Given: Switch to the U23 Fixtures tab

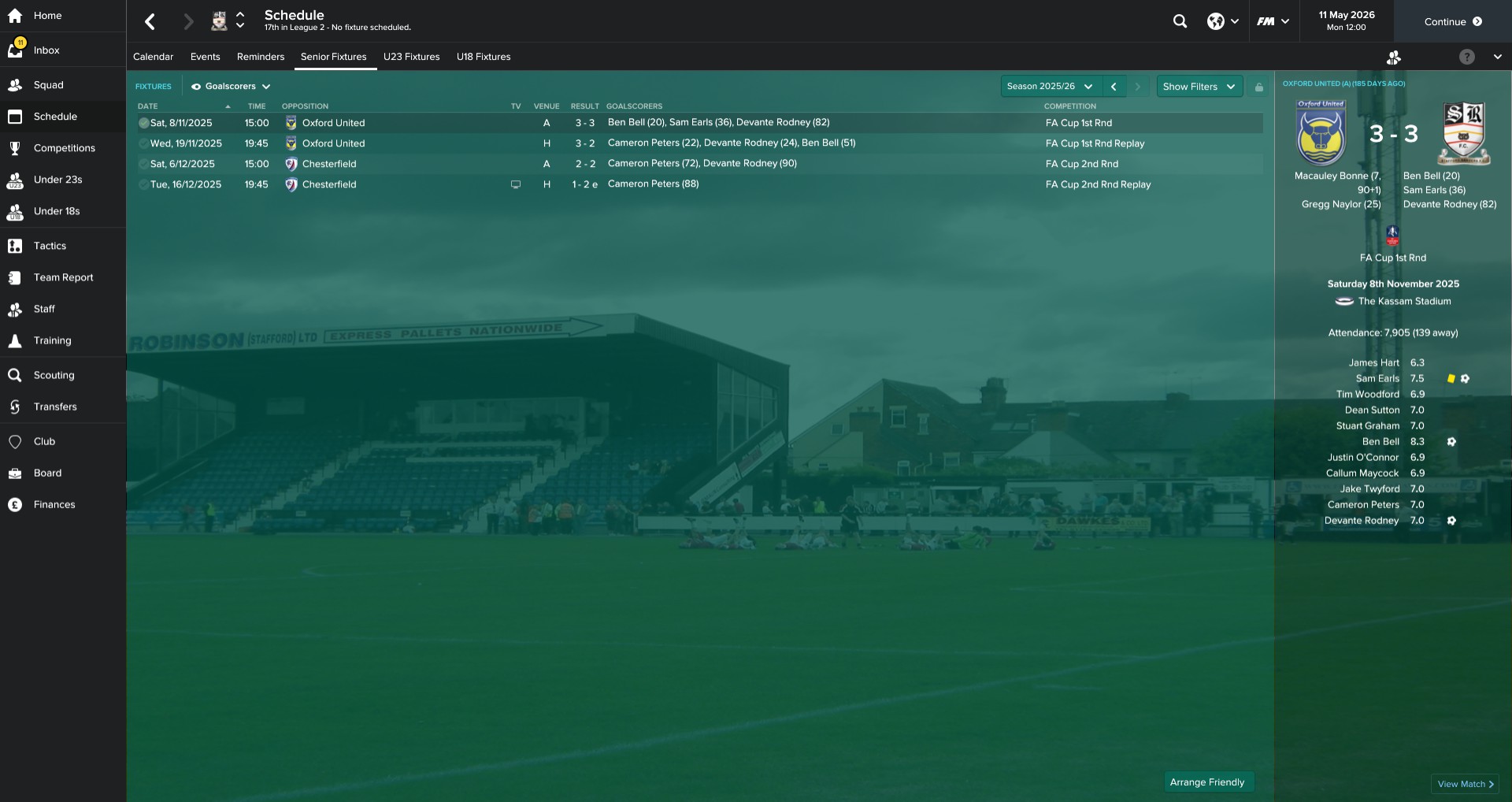Looking at the screenshot, I should pos(411,57).
